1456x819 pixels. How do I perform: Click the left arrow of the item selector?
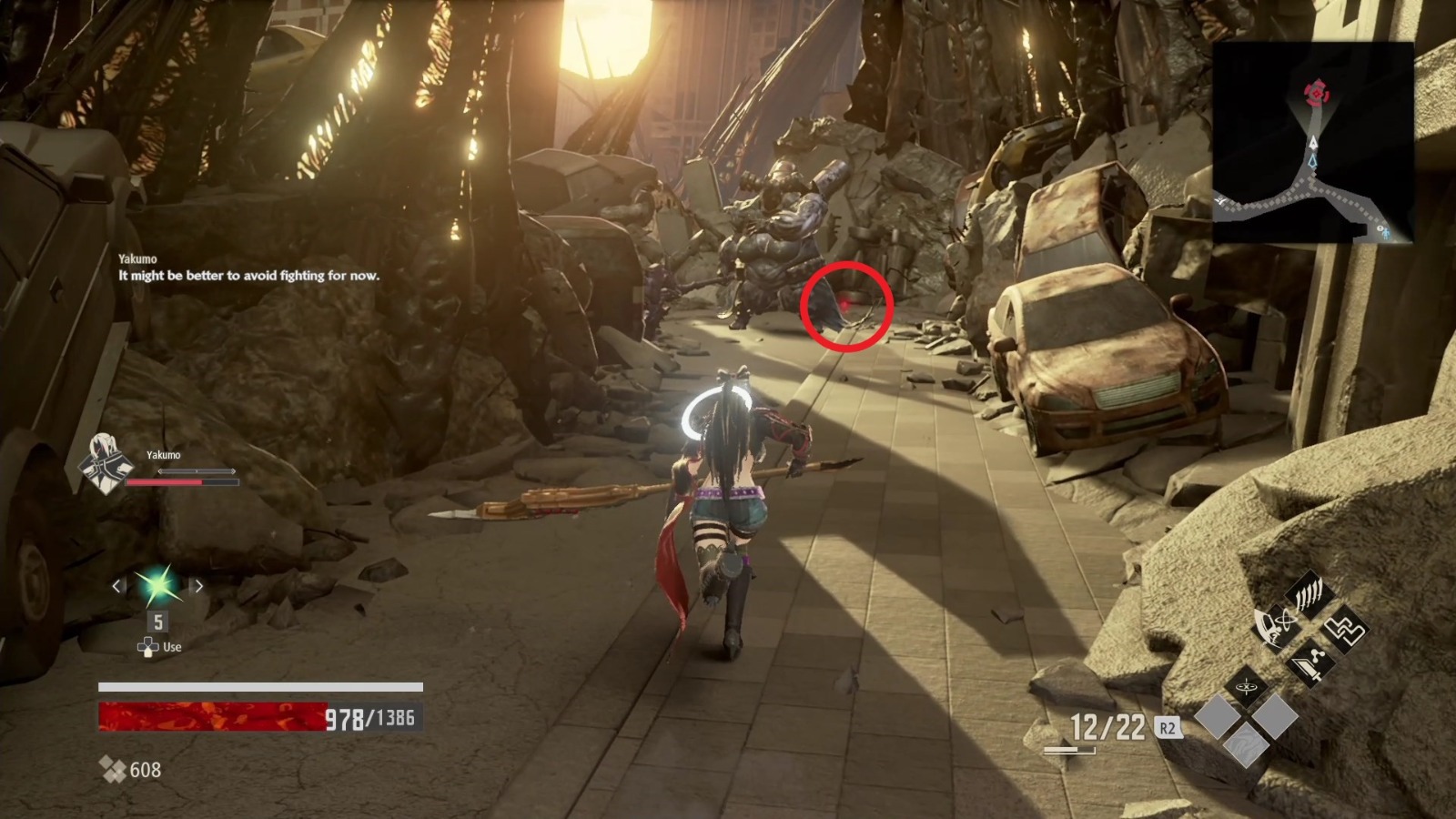[117, 587]
